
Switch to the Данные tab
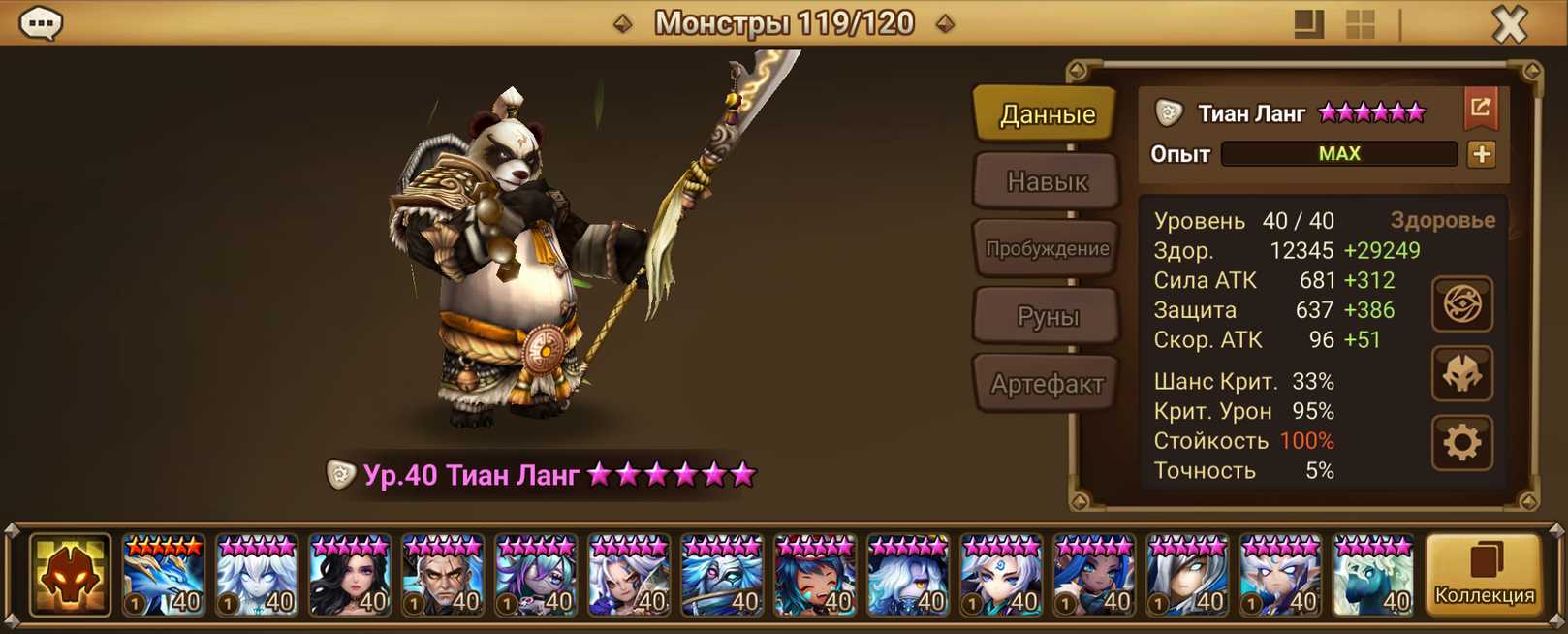(1047, 114)
